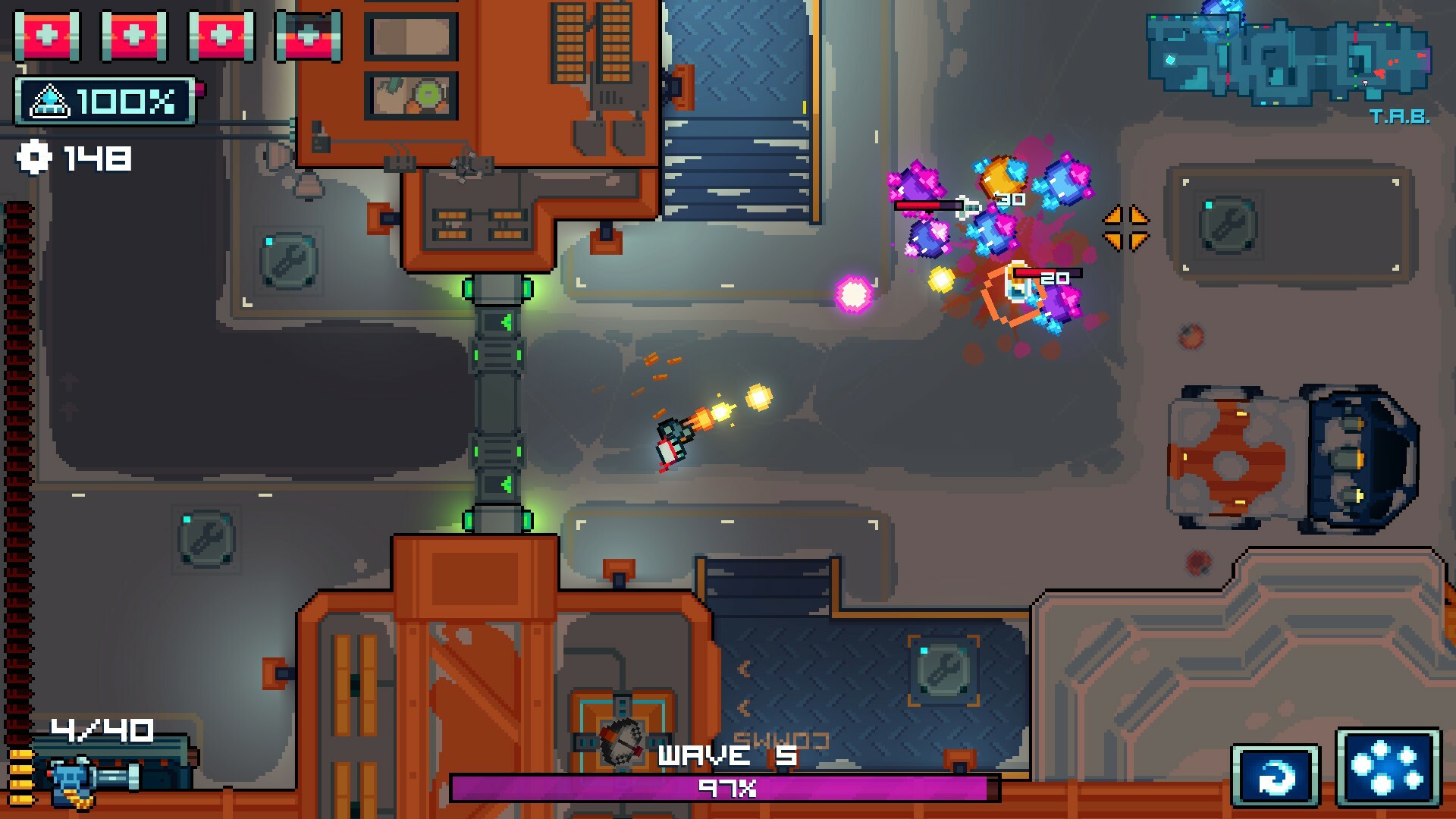Click the 148 scrap counter
The image size is (1456, 819).
[96, 157]
